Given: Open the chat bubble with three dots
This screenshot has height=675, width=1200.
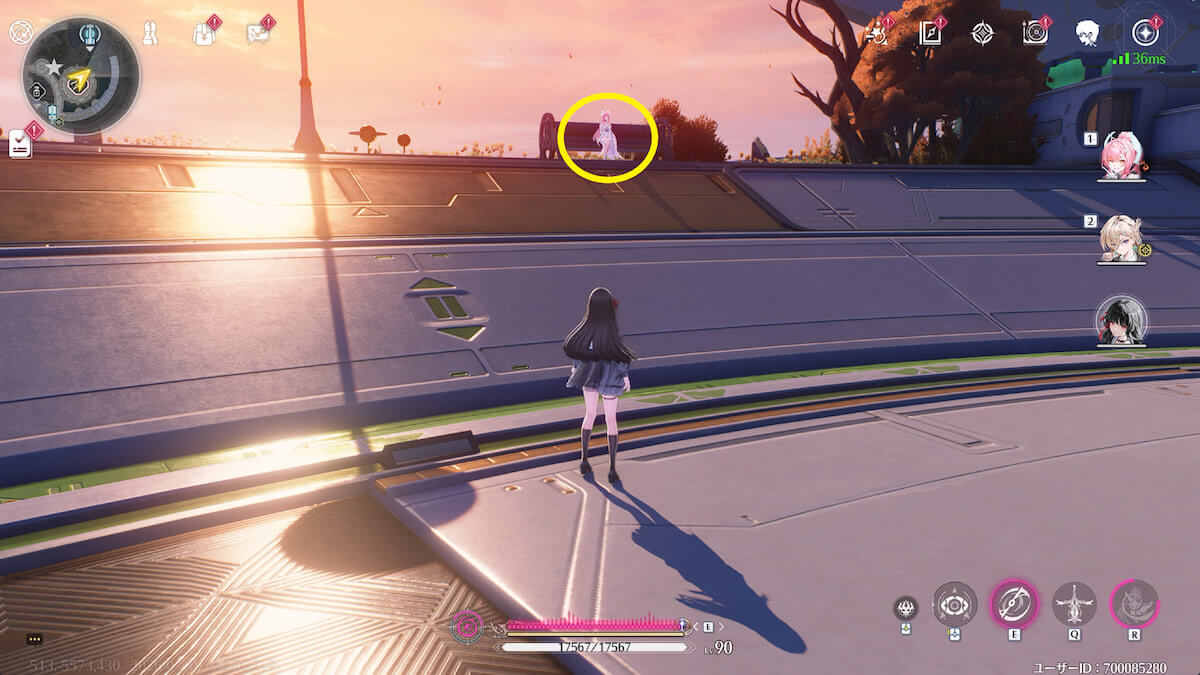Looking at the screenshot, I should coord(35,639).
